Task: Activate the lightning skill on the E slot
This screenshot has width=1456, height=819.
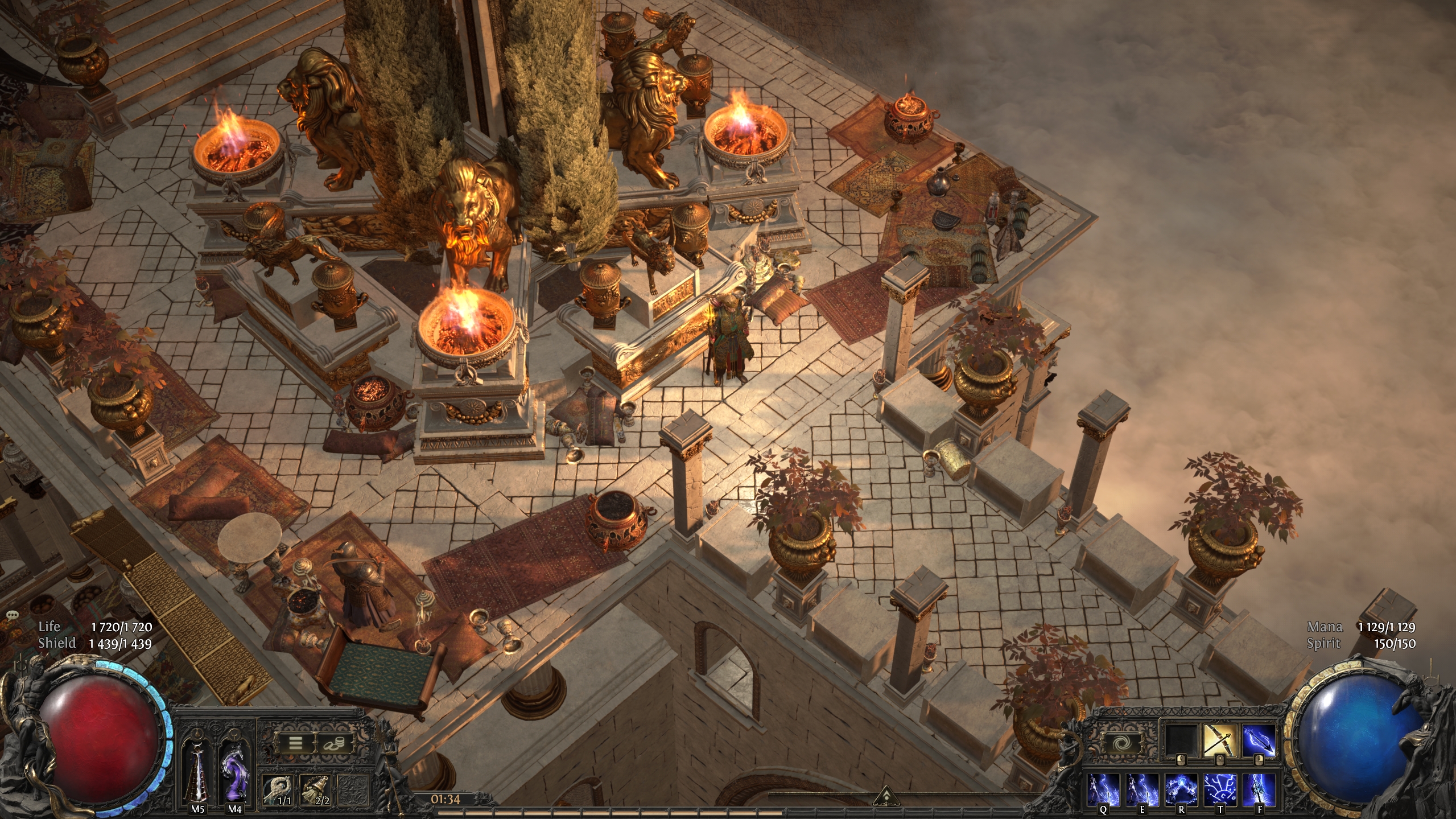Action: (1142, 789)
